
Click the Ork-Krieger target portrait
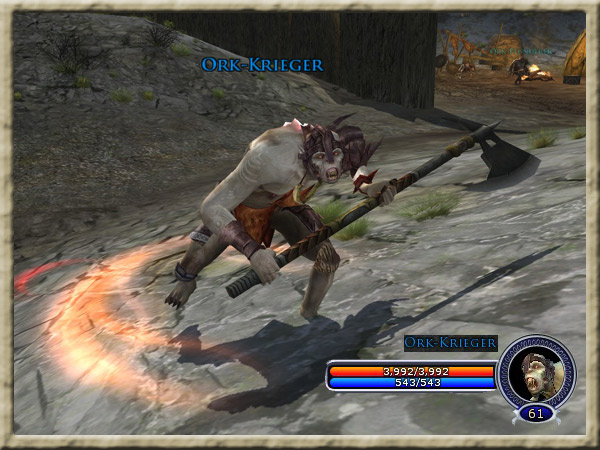pyautogui.click(x=536, y=370)
